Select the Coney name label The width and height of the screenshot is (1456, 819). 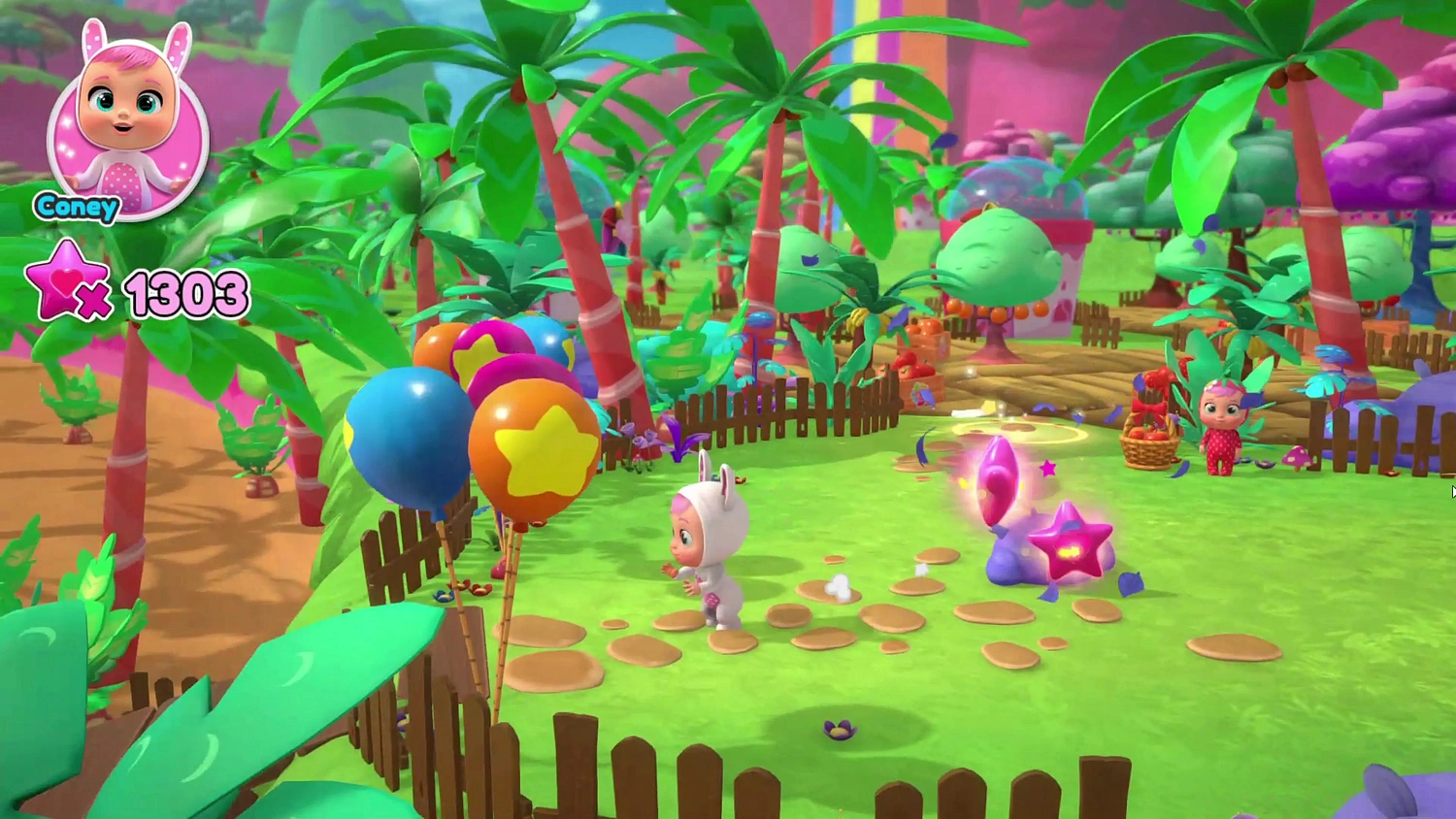[x=76, y=207]
